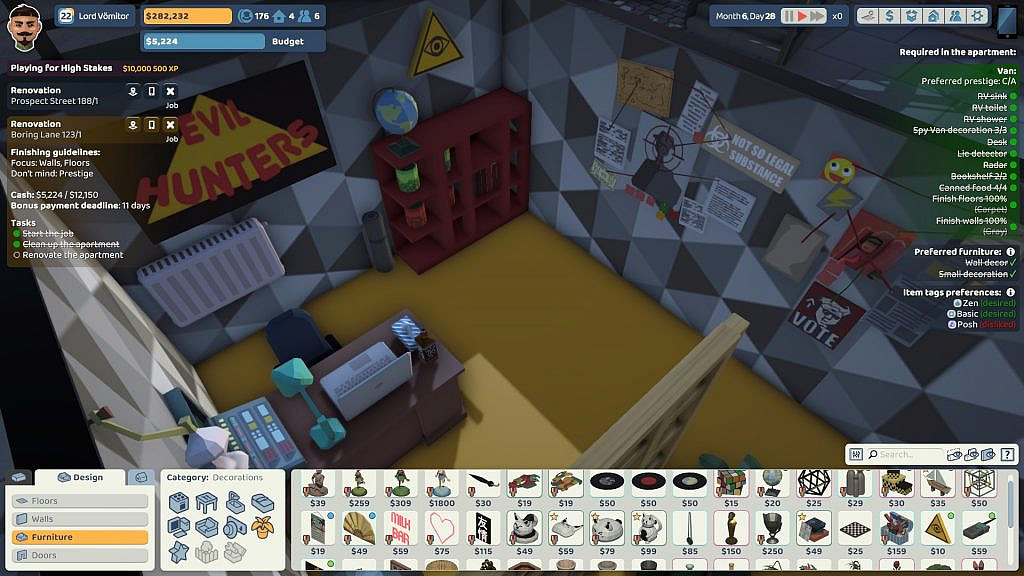The image size is (1024, 576).
Task: Open the house properties menu
Action: pyautogui.click(x=933, y=16)
